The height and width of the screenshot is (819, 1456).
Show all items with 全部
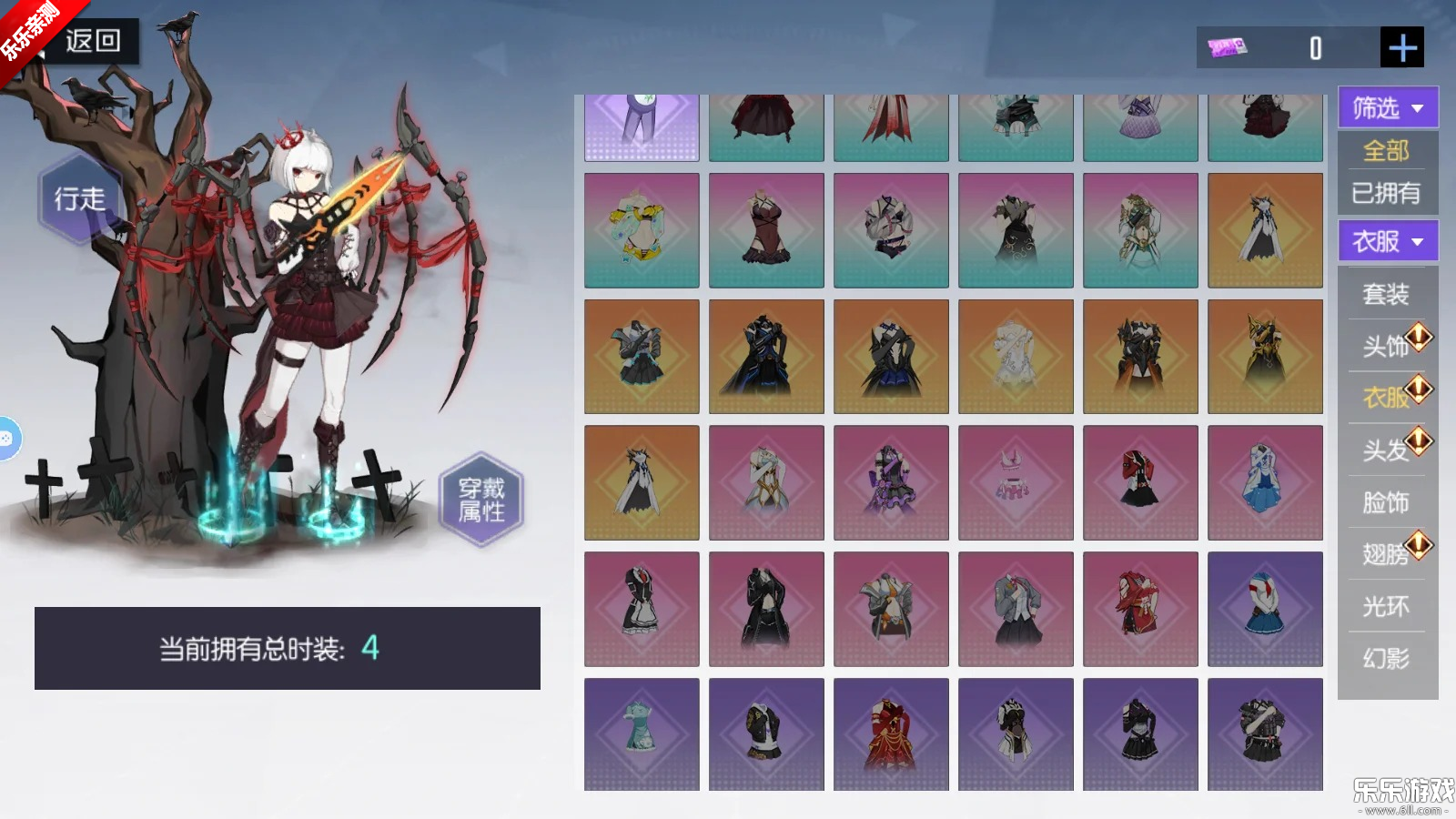[1386, 150]
